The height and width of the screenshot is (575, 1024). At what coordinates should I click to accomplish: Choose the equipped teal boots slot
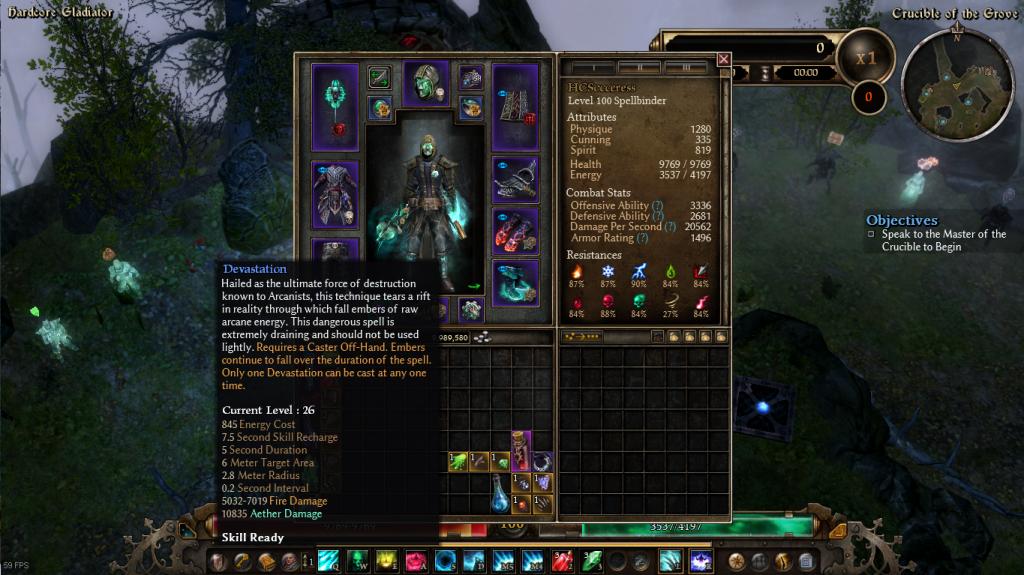[x=515, y=282]
